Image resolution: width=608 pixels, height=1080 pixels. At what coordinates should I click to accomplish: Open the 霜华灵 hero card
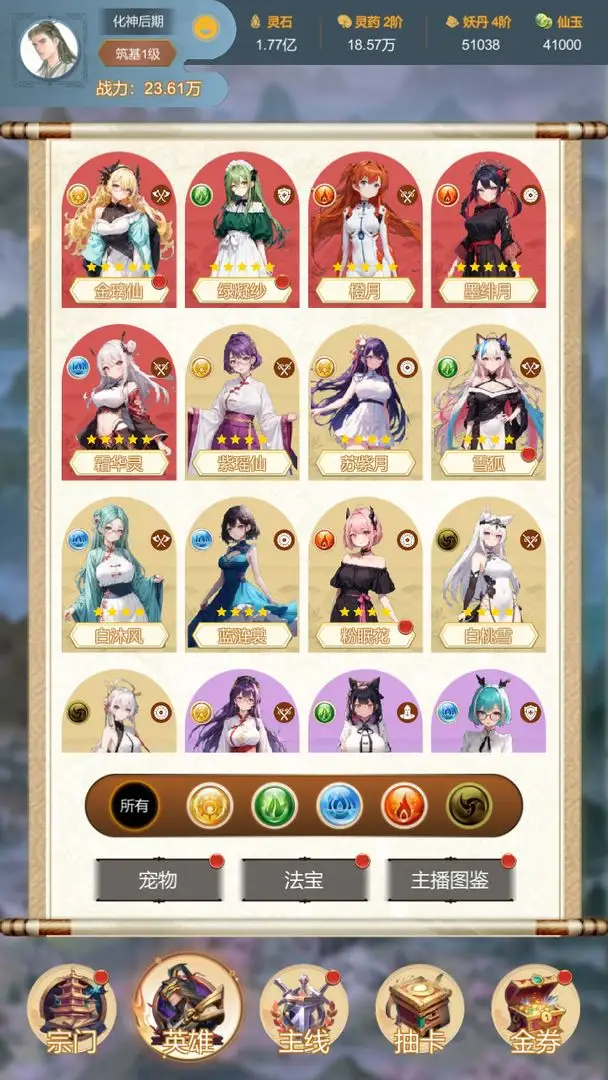[119, 402]
